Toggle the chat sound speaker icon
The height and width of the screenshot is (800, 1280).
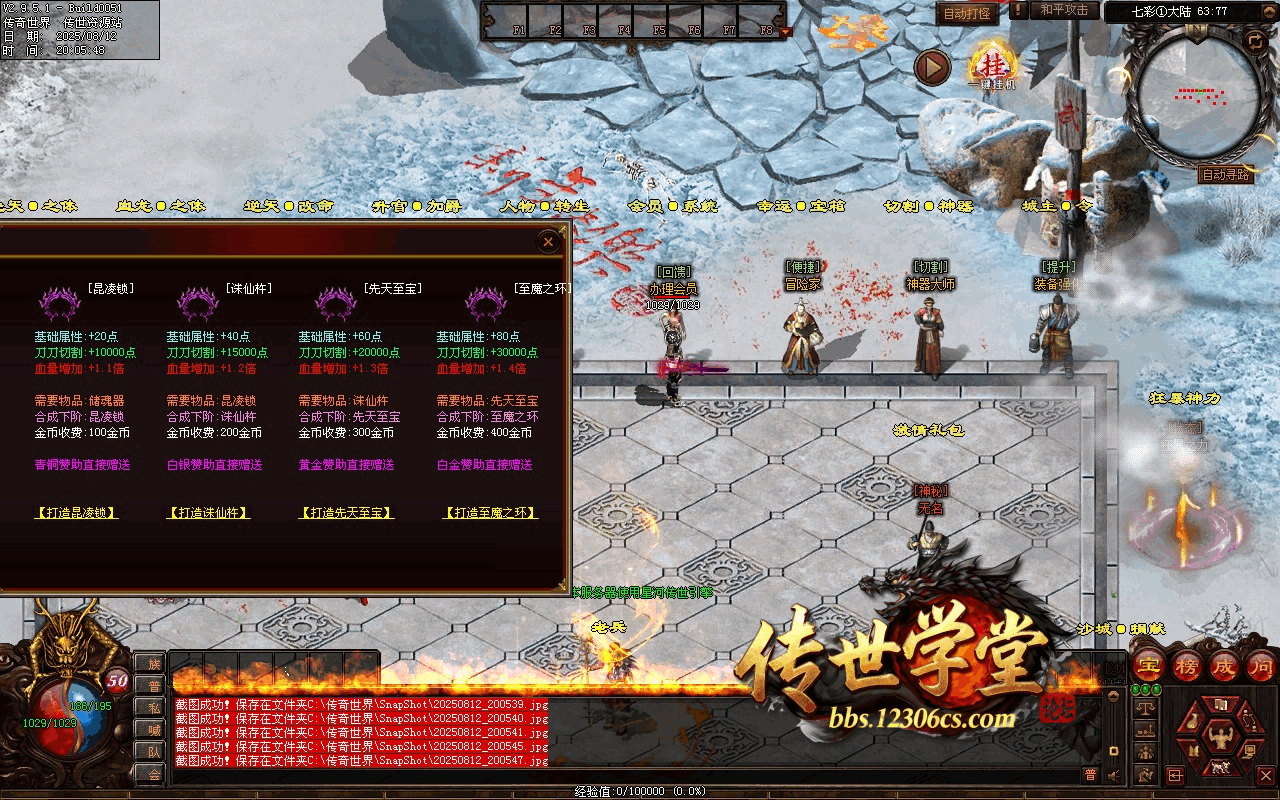(1113, 774)
